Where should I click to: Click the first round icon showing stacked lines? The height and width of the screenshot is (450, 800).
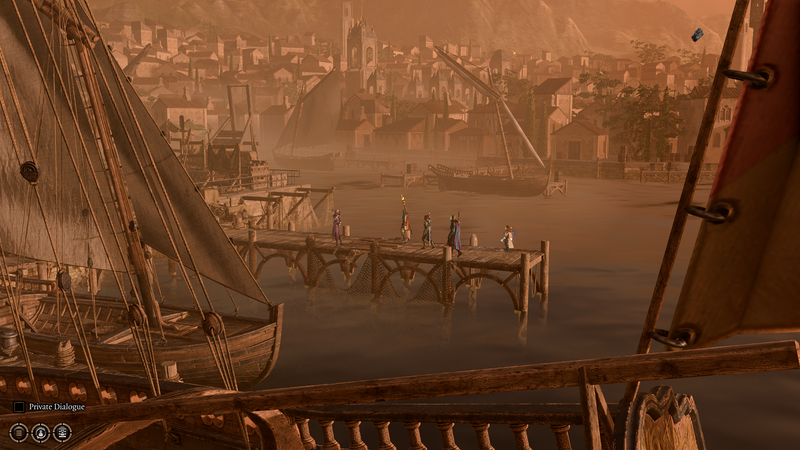[x=19, y=432]
